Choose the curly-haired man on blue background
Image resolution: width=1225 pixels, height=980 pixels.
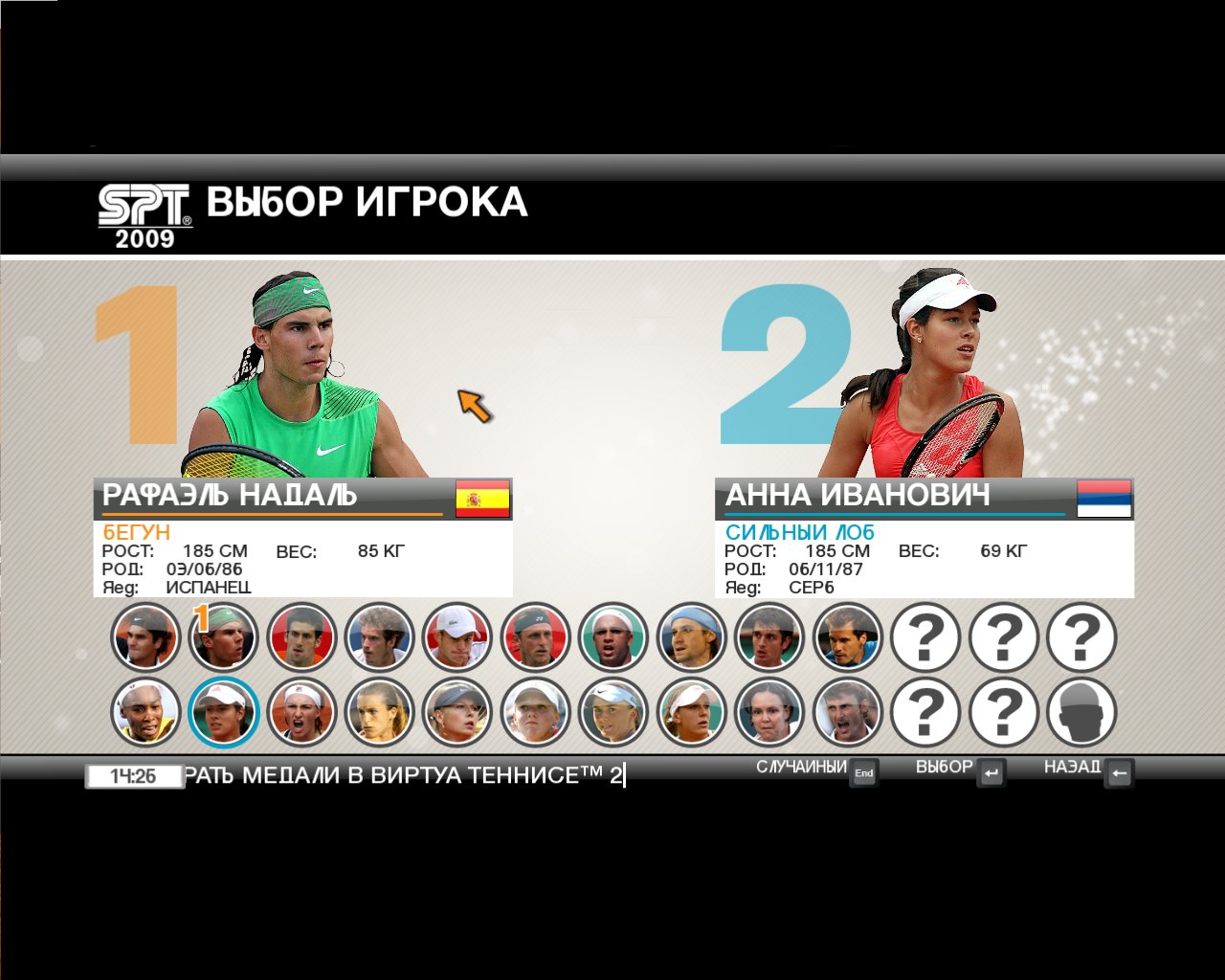click(380, 636)
